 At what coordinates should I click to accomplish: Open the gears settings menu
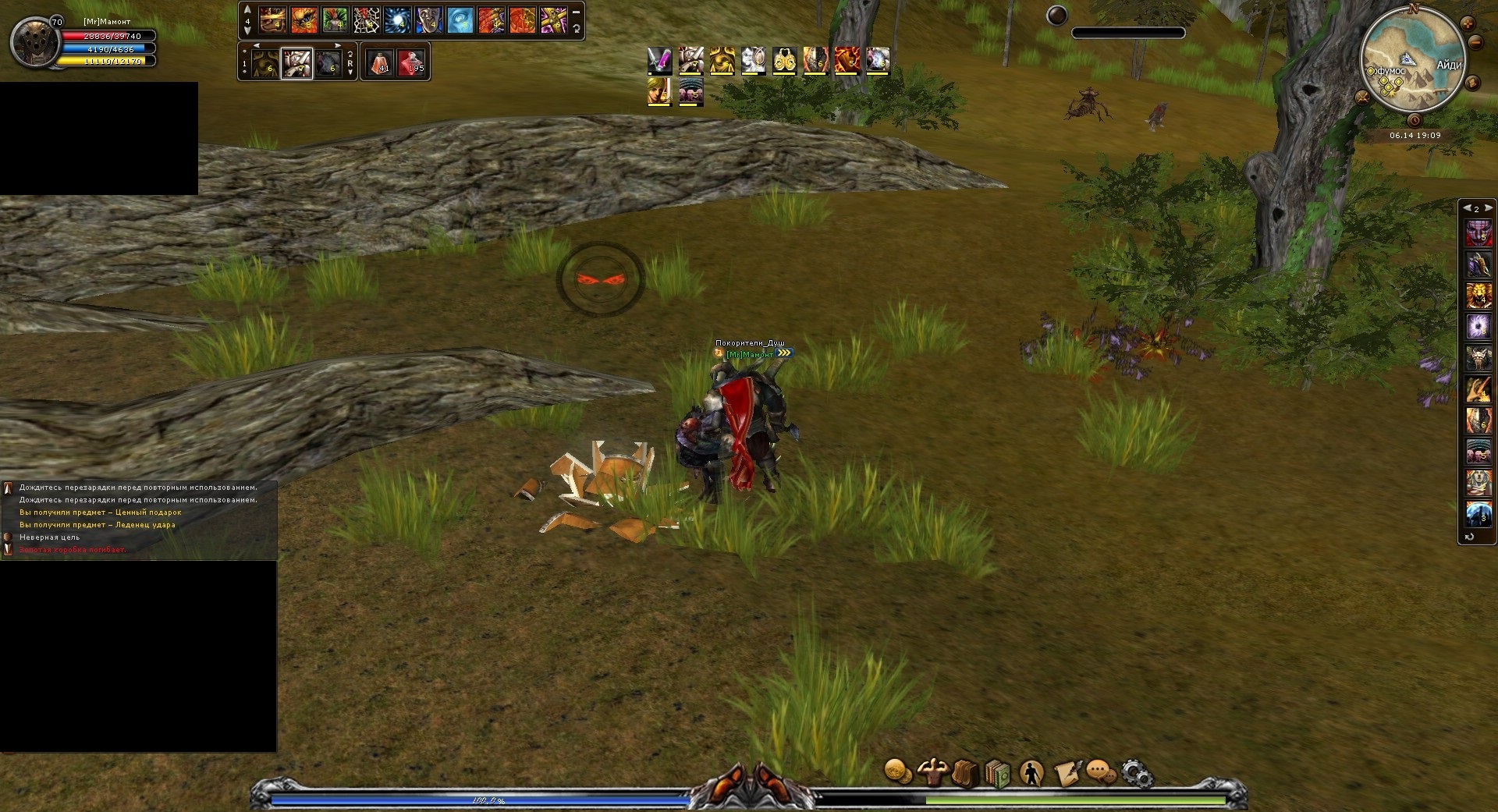pyautogui.click(x=1137, y=773)
